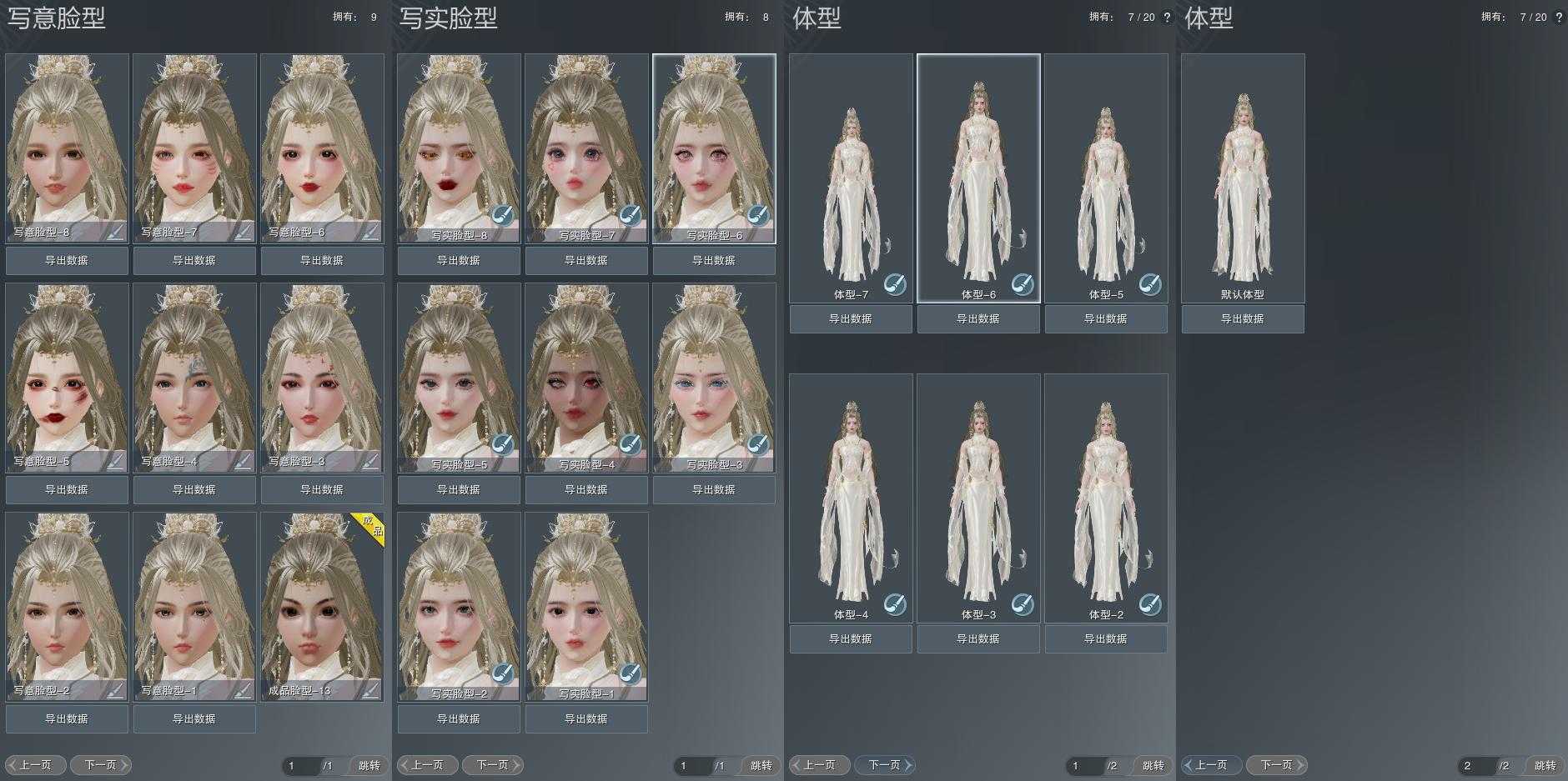1568x781 pixels.
Task: Go to next page in 写意脸型 panel
Action: click(101, 765)
